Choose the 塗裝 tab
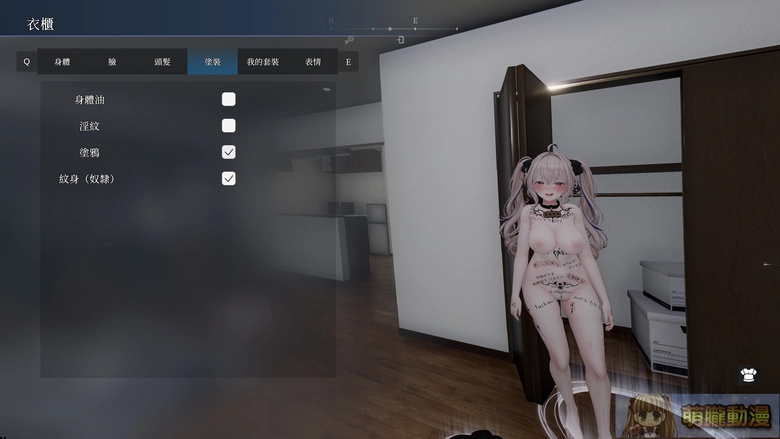 [212, 62]
